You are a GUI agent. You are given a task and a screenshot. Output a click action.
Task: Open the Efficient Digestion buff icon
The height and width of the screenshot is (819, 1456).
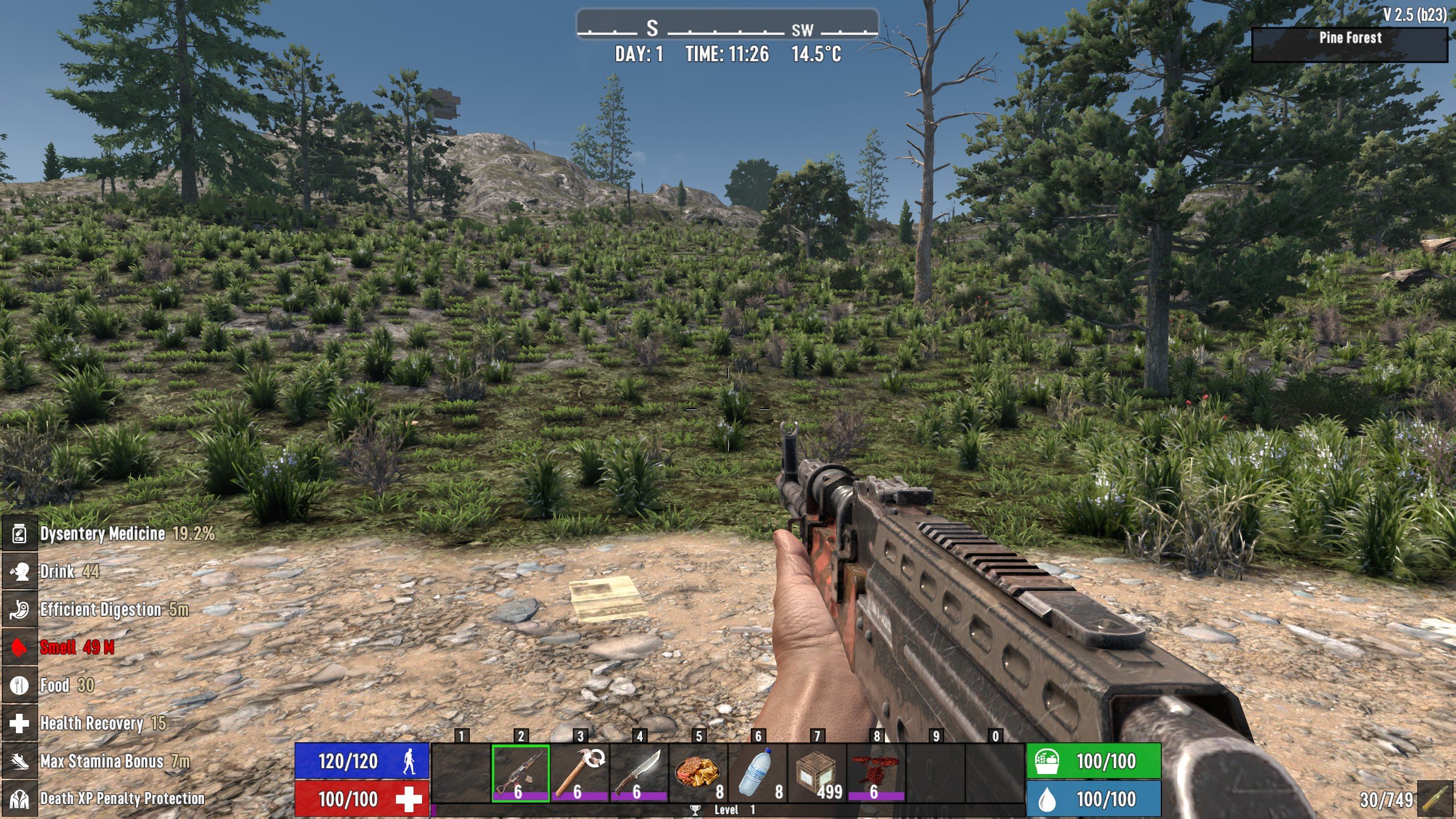tap(19, 610)
